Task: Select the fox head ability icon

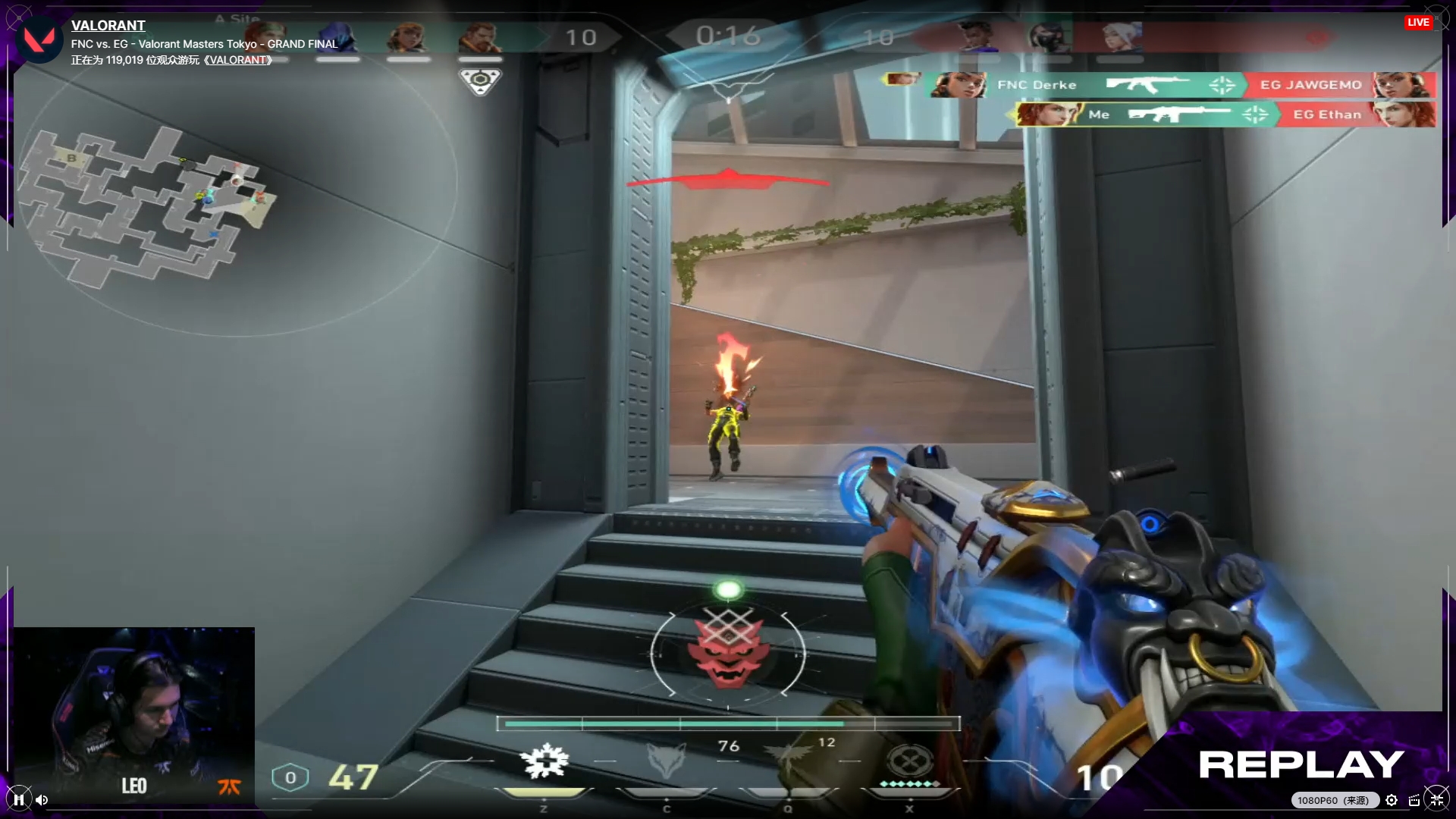Action: tap(666, 761)
